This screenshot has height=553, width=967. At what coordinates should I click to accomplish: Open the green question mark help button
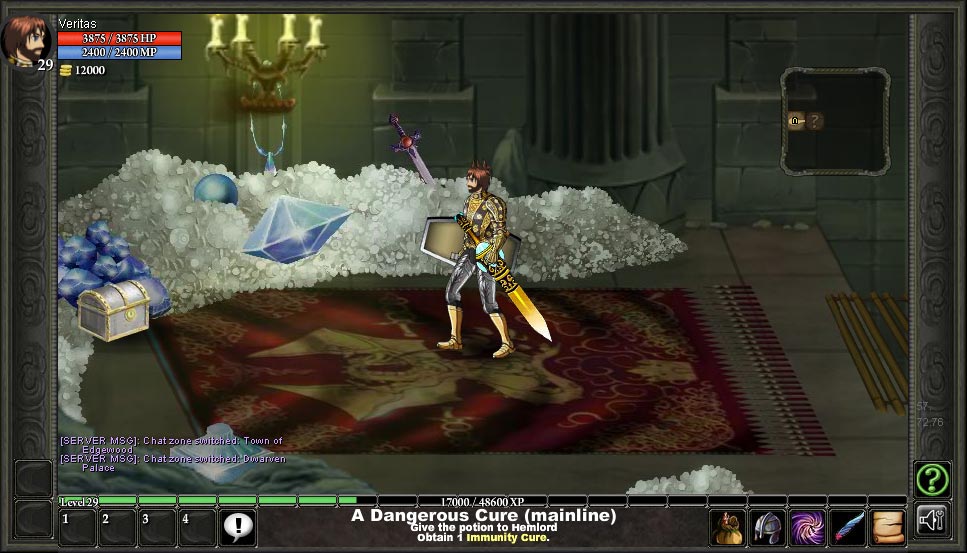tap(932, 480)
